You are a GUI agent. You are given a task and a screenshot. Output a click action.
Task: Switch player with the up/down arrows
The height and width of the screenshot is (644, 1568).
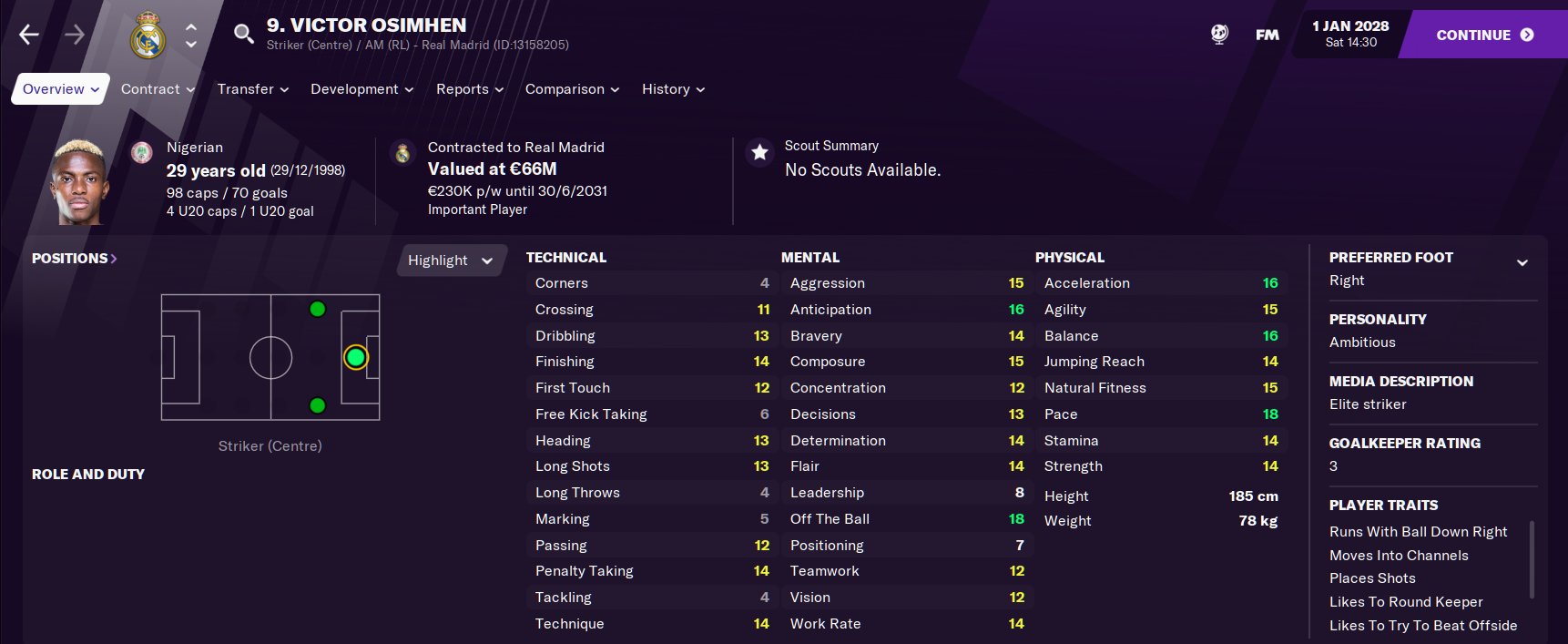tap(191, 36)
